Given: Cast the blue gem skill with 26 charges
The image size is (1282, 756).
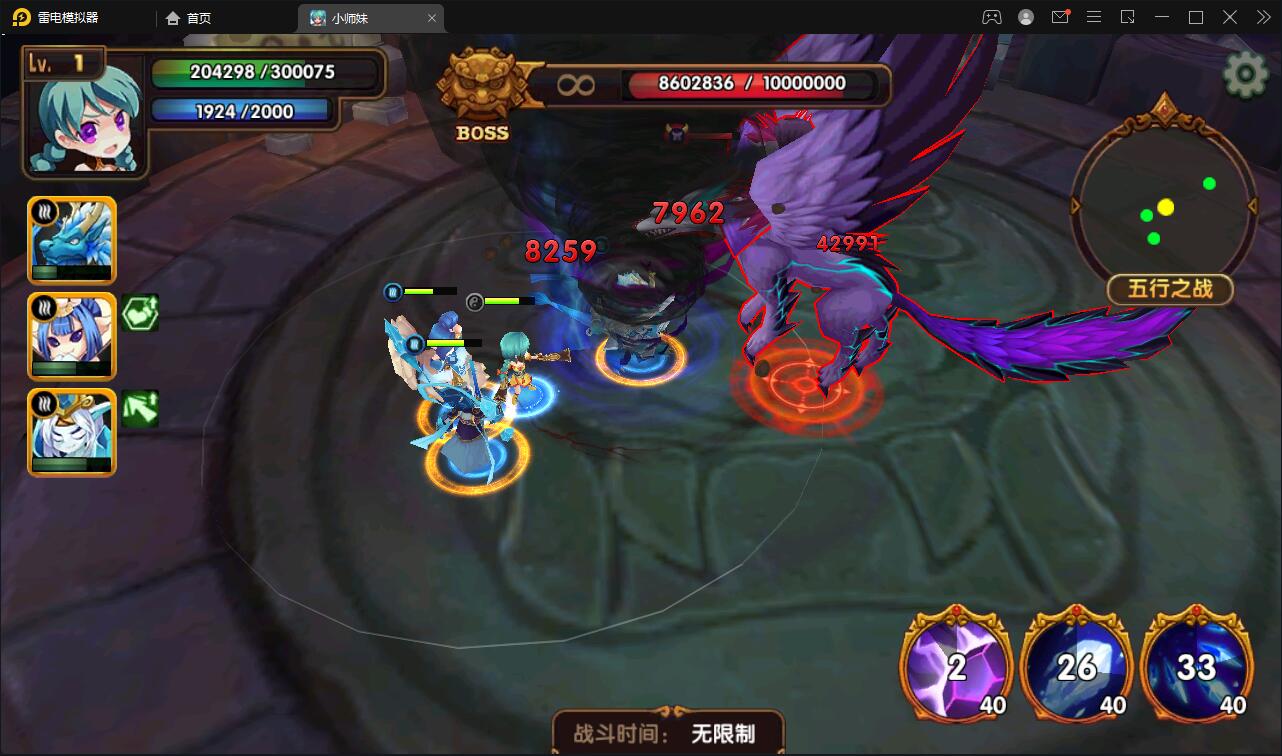Looking at the screenshot, I should (x=1077, y=665).
